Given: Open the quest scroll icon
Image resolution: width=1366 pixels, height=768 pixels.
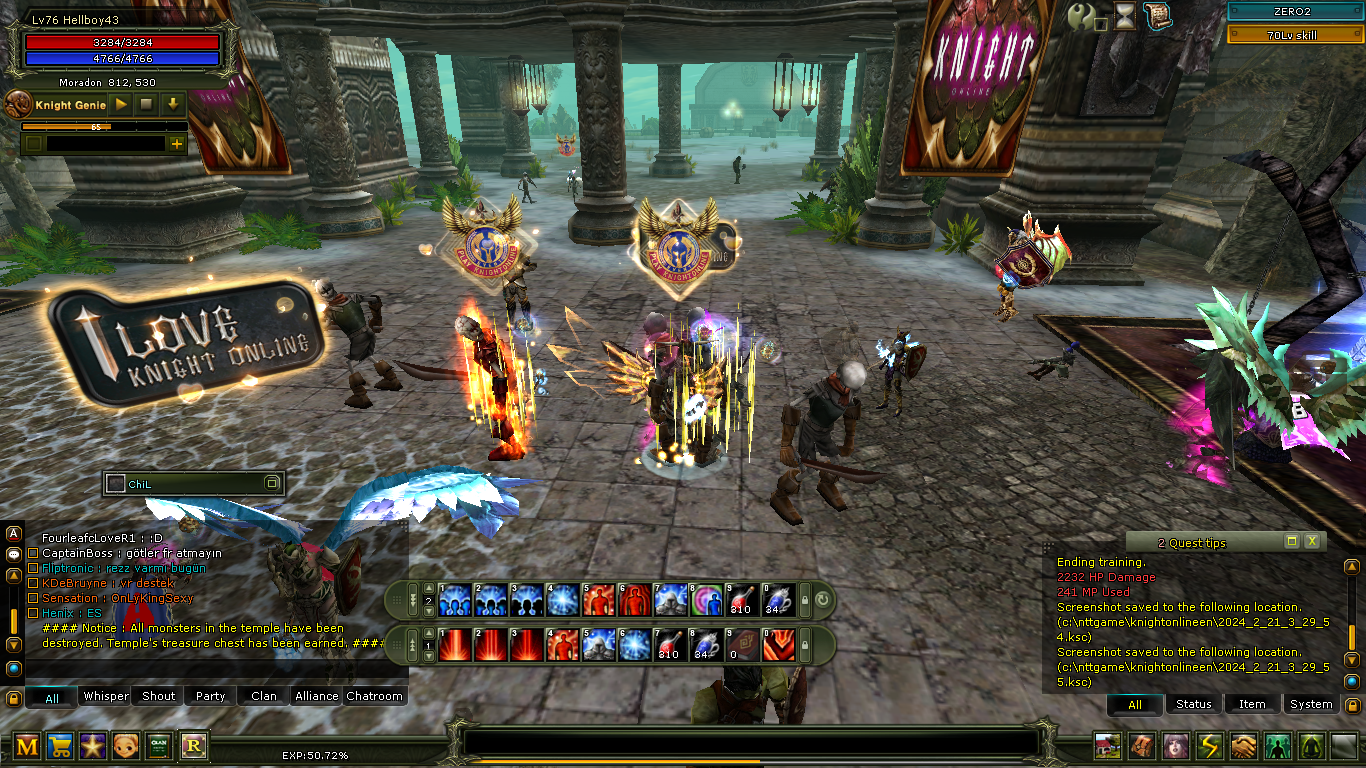Looking at the screenshot, I should point(1158,16).
